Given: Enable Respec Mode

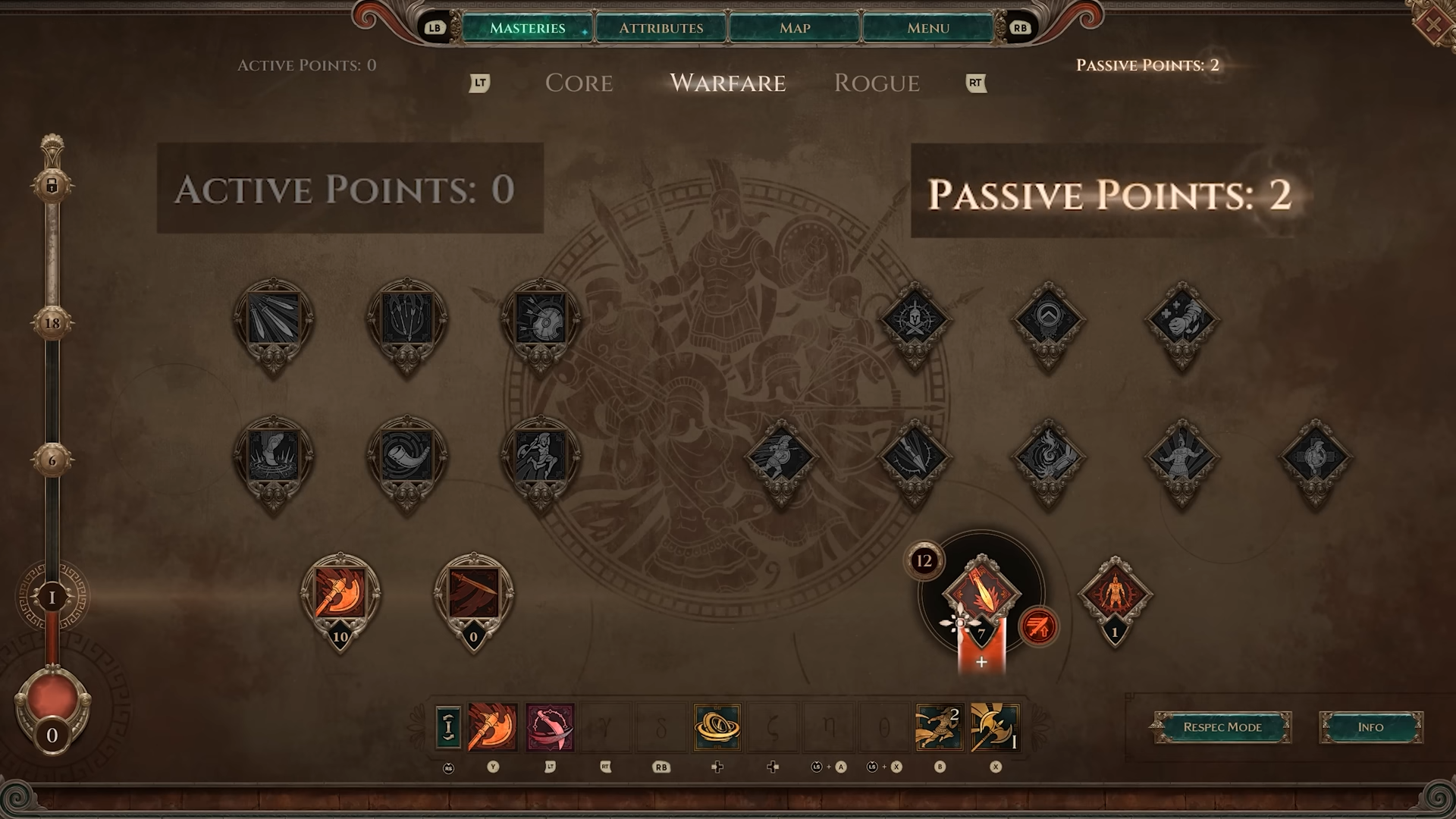Looking at the screenshot, I should (1222, 727).
